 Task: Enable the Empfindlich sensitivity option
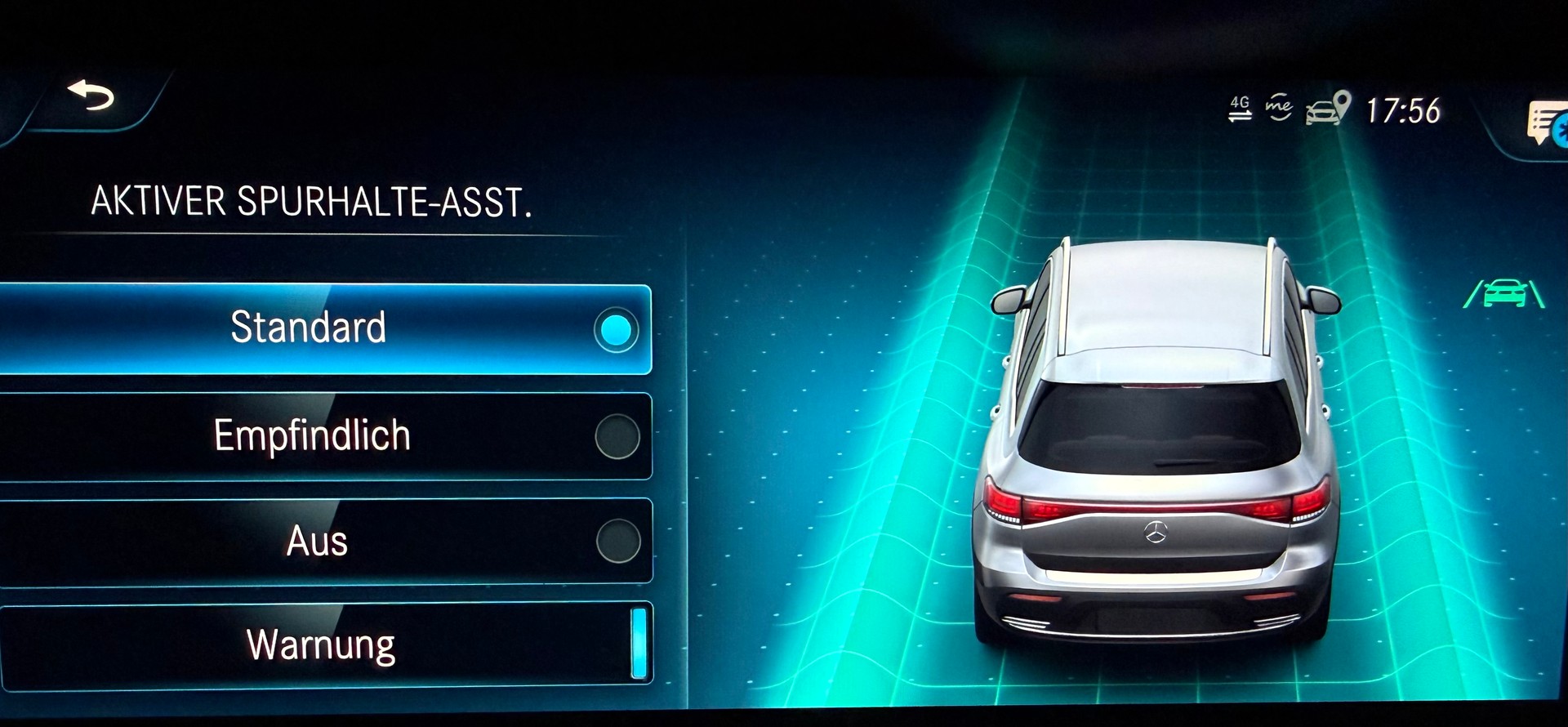(617, 436)
